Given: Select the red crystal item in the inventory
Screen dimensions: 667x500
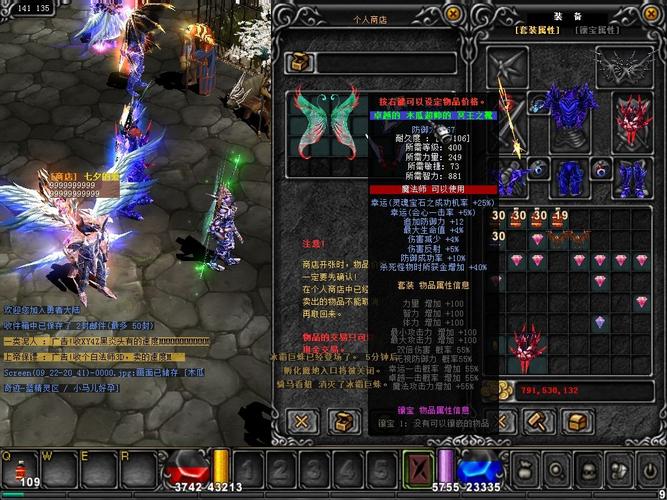Looking at the screenshot, I should [523, 347].
